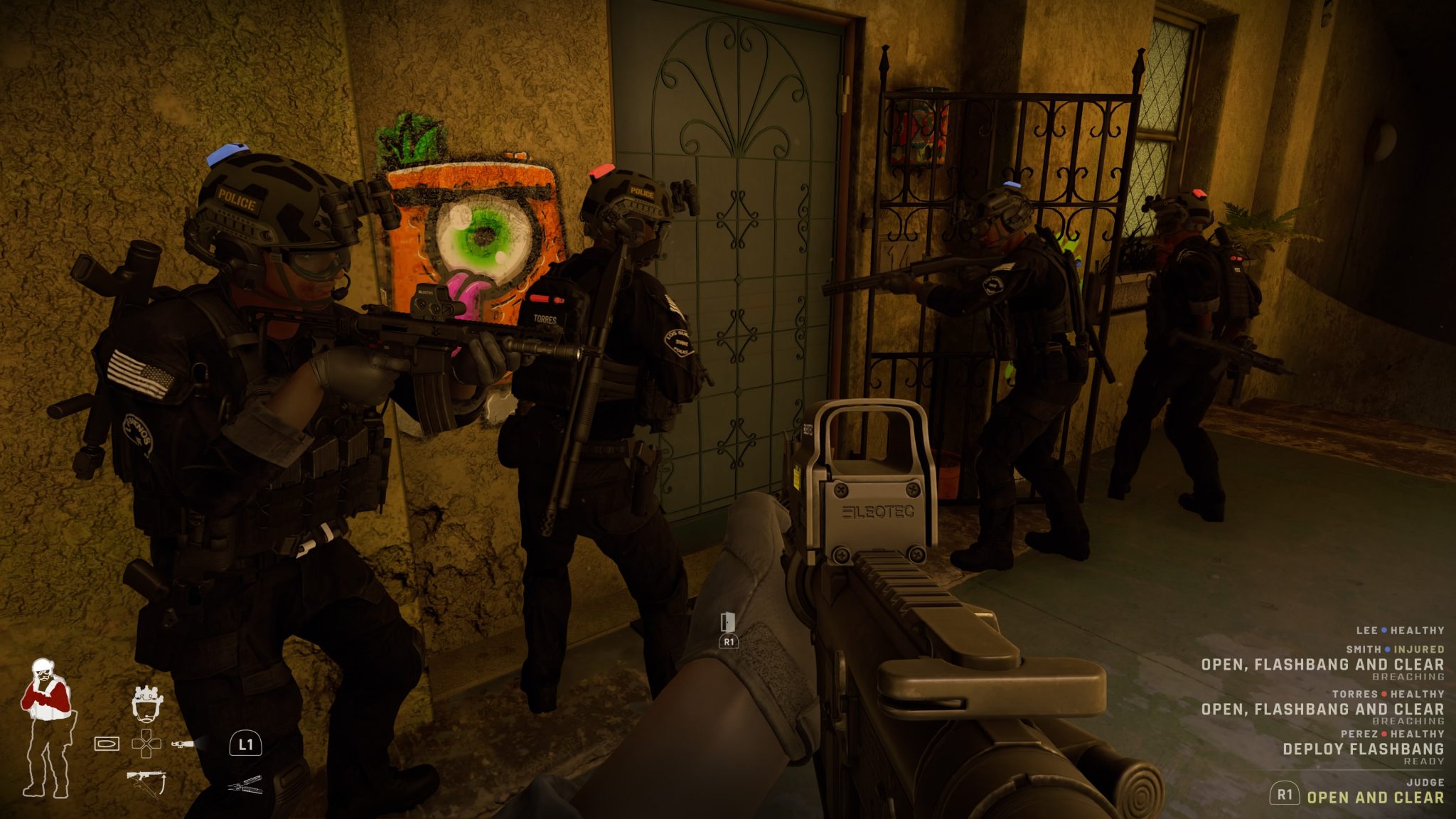Select the helmet equipment icon
Image resolution: width=1456 pixels, height=819 pixels.
coord(149,704)
